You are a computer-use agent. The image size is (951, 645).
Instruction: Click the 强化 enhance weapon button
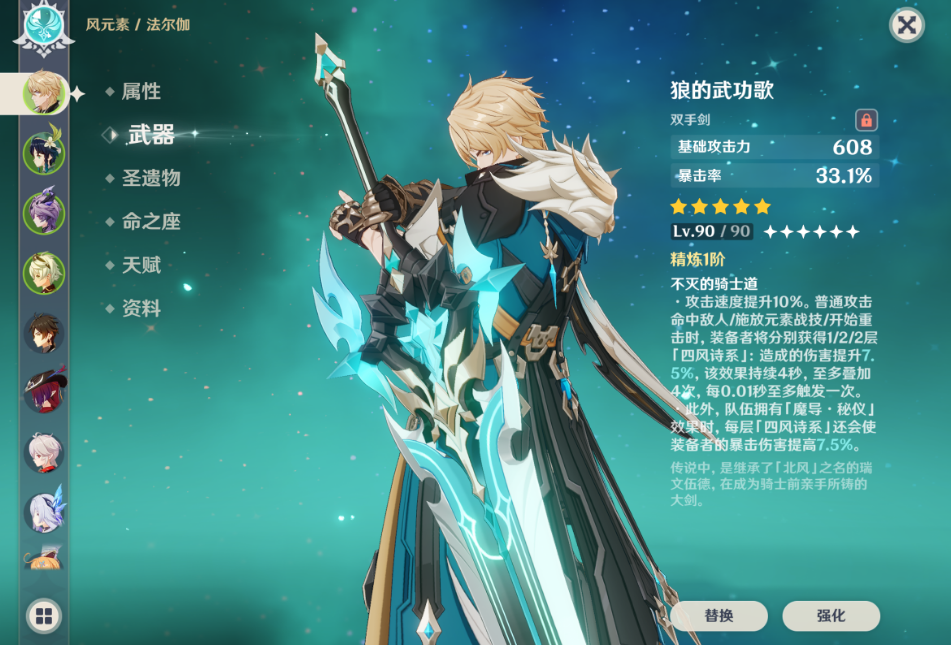click(x=831, y=616)
